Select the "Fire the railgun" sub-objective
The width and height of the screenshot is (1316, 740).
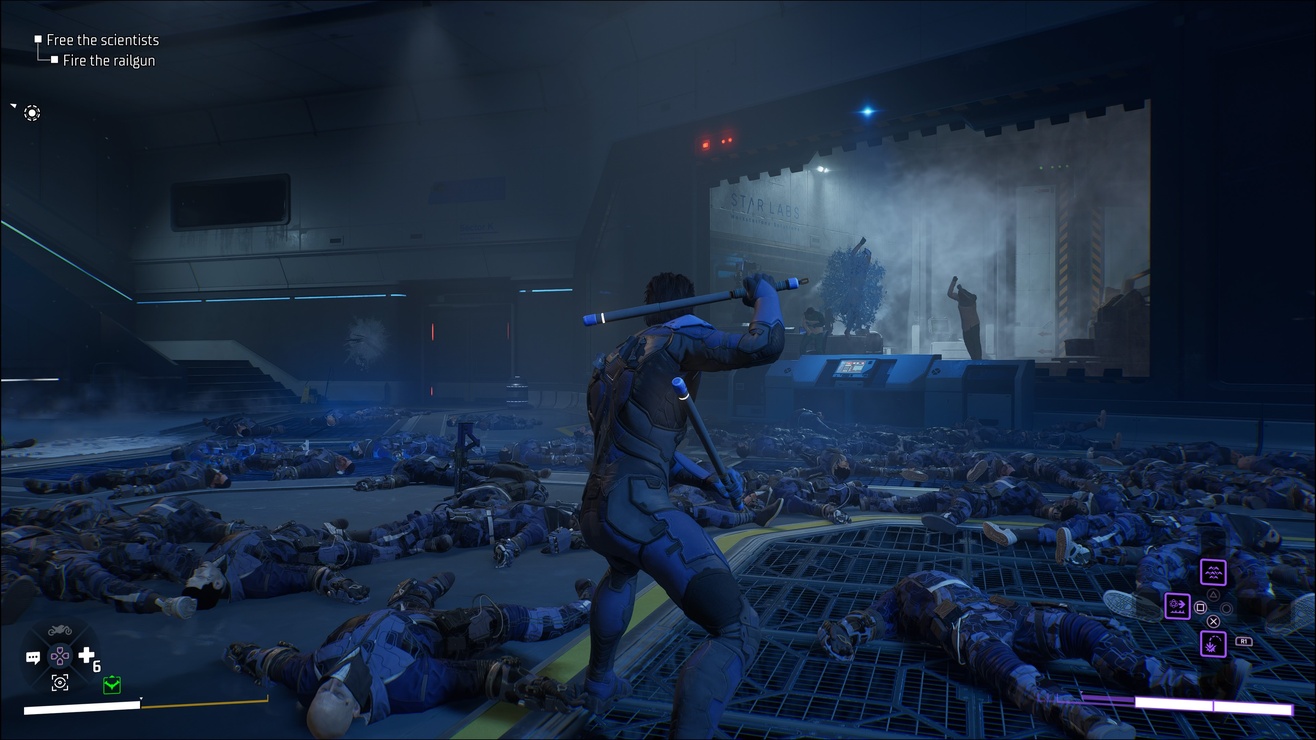[x=108, y=61]
